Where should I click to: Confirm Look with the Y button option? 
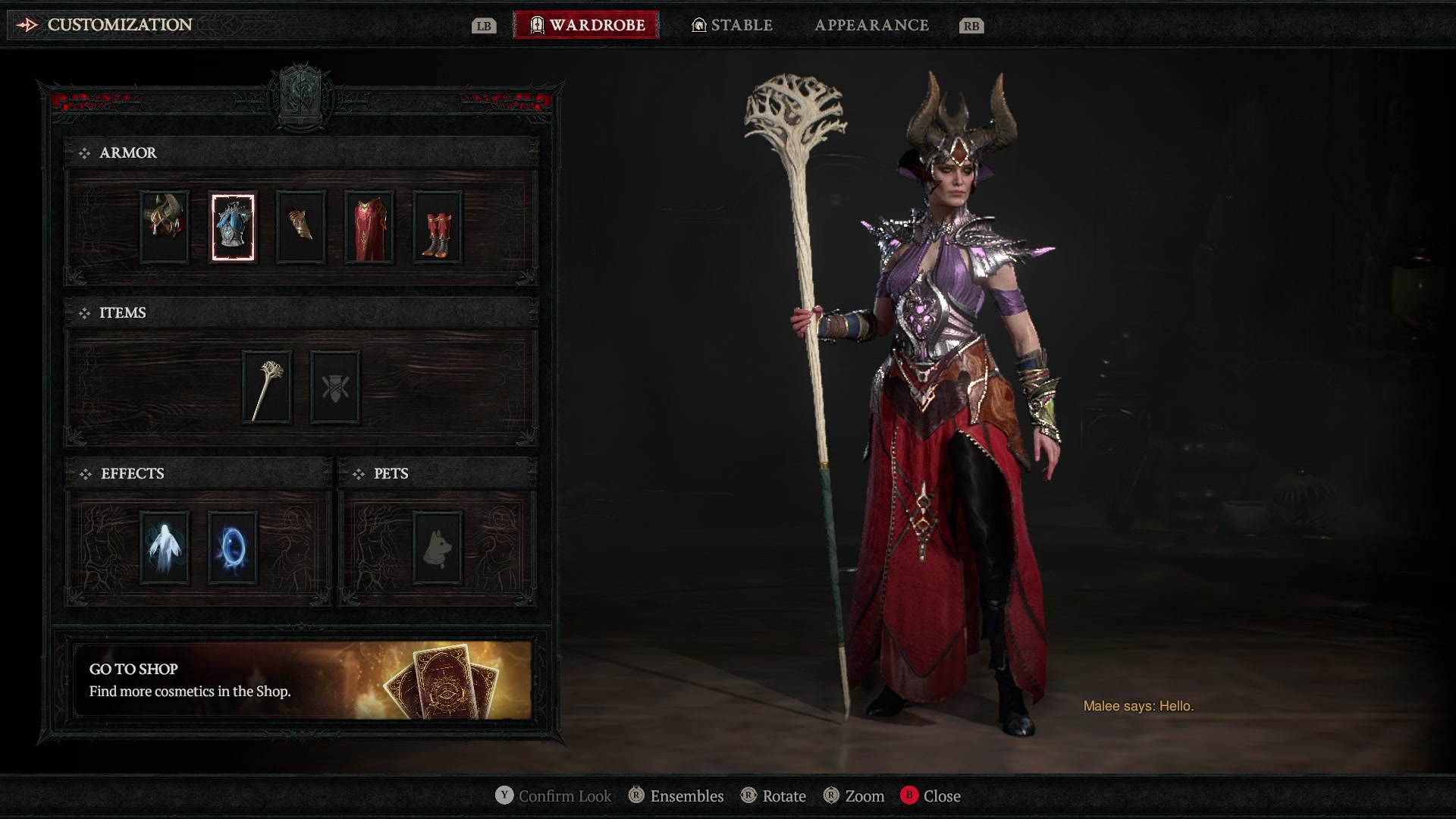click(x=554, y=796)
